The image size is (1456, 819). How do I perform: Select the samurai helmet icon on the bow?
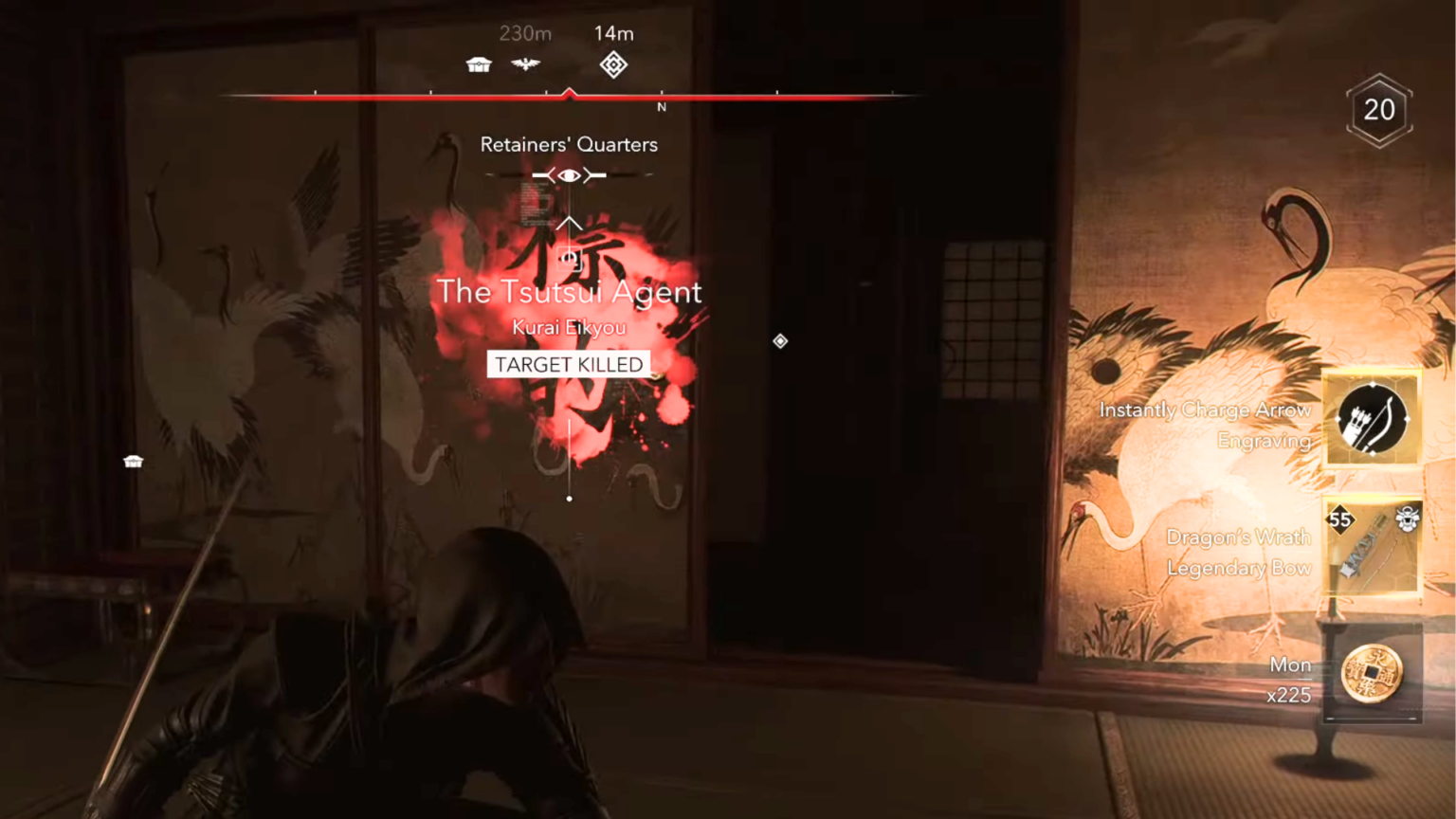pyautogui.click(x=1410, y=520)
